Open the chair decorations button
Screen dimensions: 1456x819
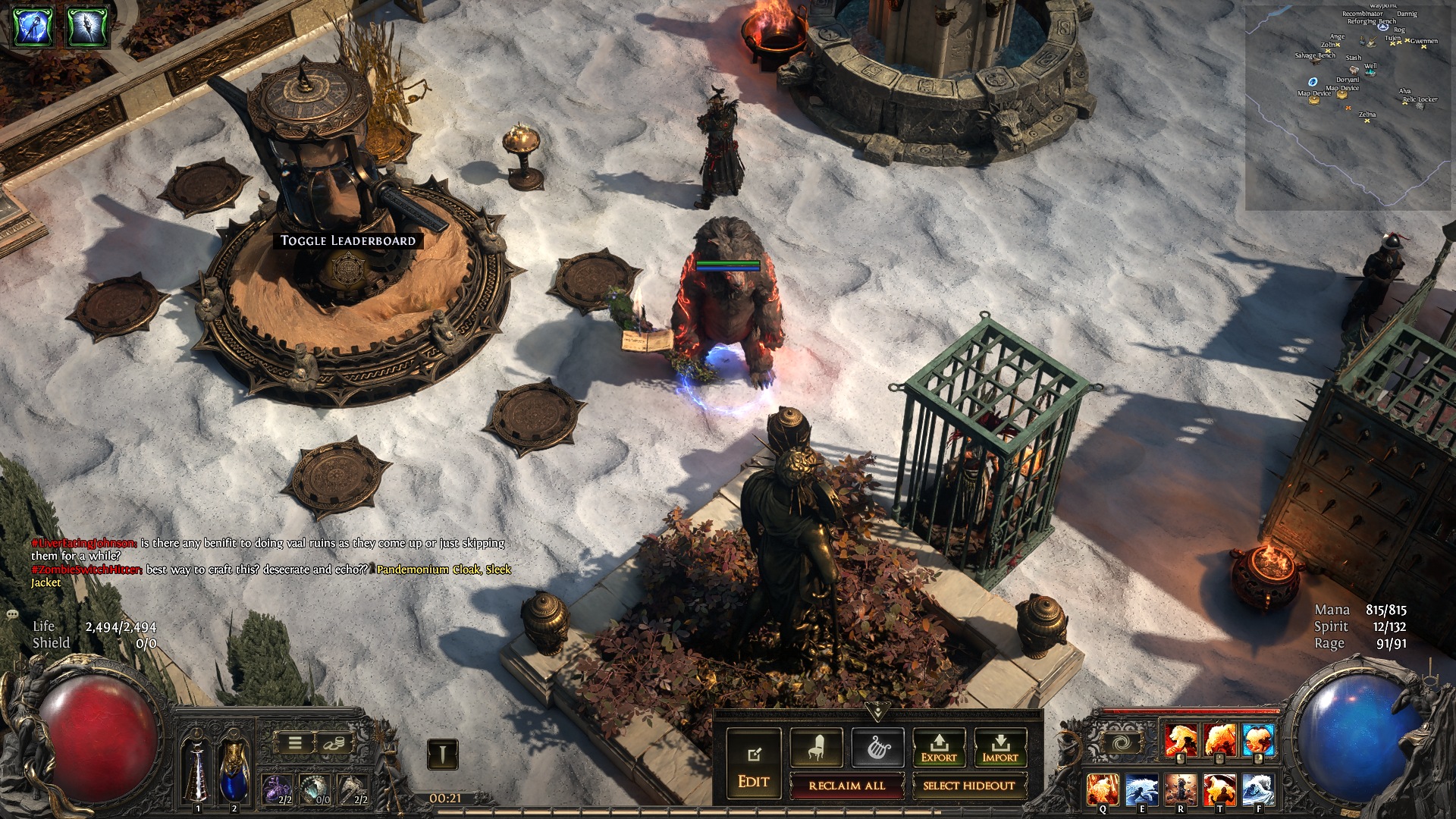(816, 748)
